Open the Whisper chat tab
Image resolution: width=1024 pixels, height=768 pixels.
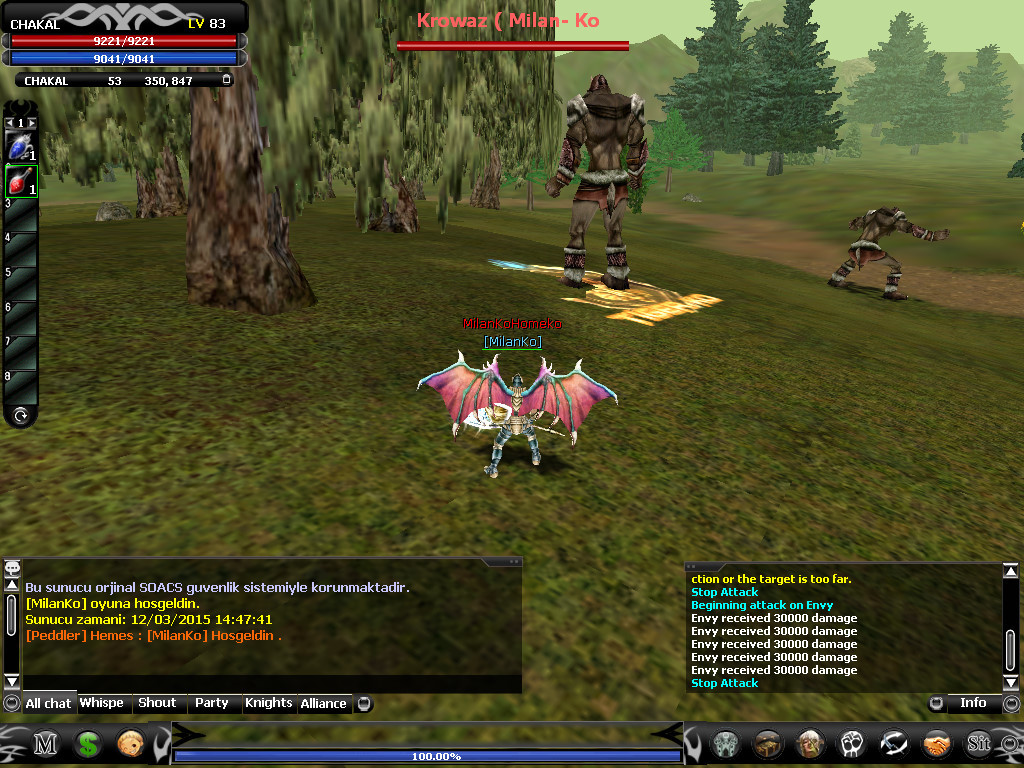coord(102,703)
